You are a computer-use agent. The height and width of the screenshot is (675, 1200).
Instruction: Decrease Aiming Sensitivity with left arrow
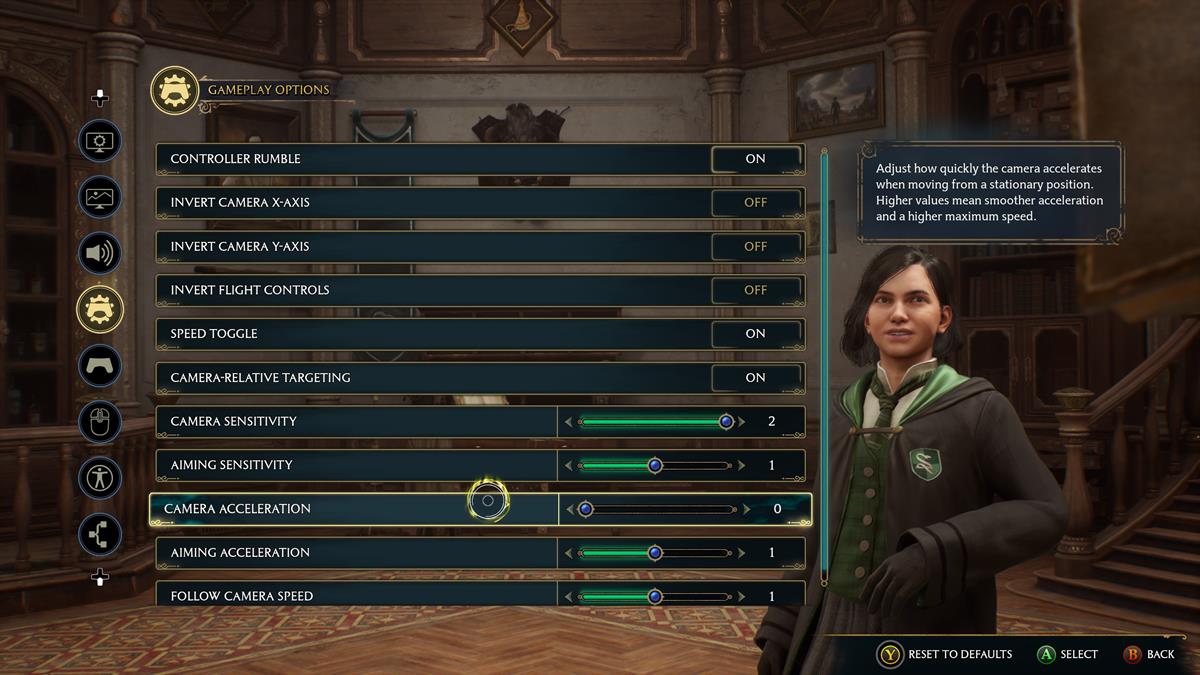(569, 466)
